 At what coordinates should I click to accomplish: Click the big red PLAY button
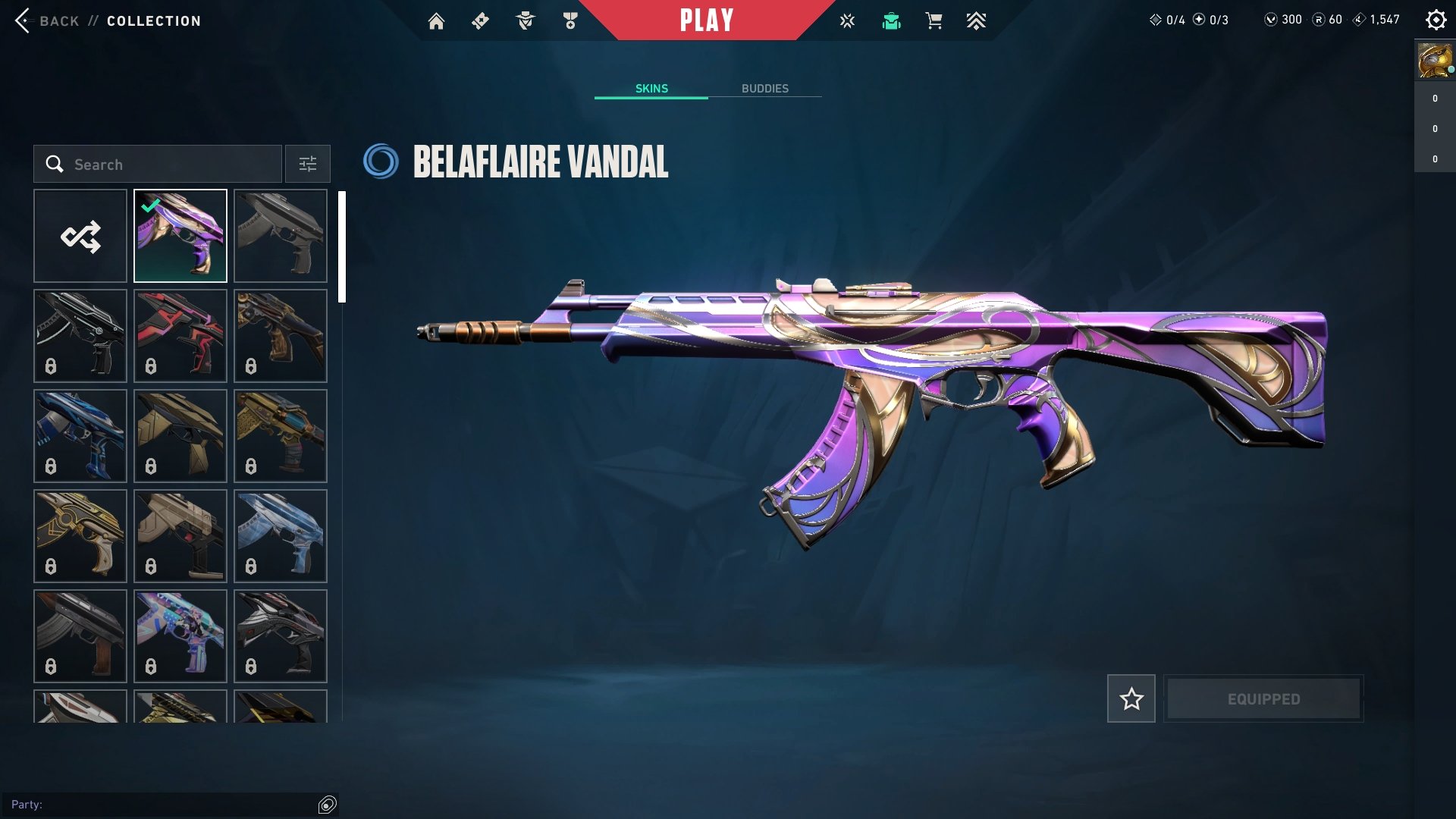(706, 20)
